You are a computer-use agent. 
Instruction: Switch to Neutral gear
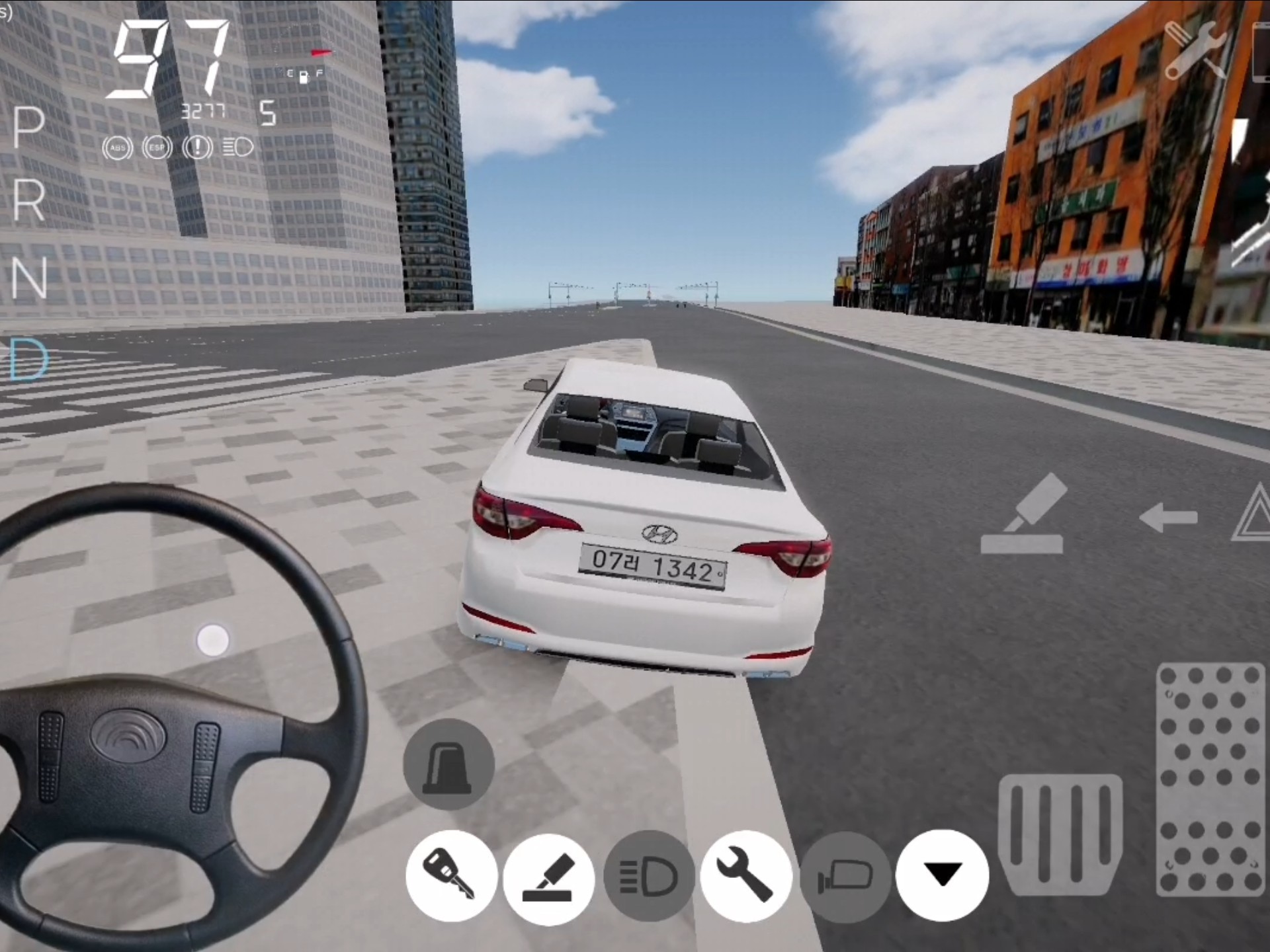(28, 278)
